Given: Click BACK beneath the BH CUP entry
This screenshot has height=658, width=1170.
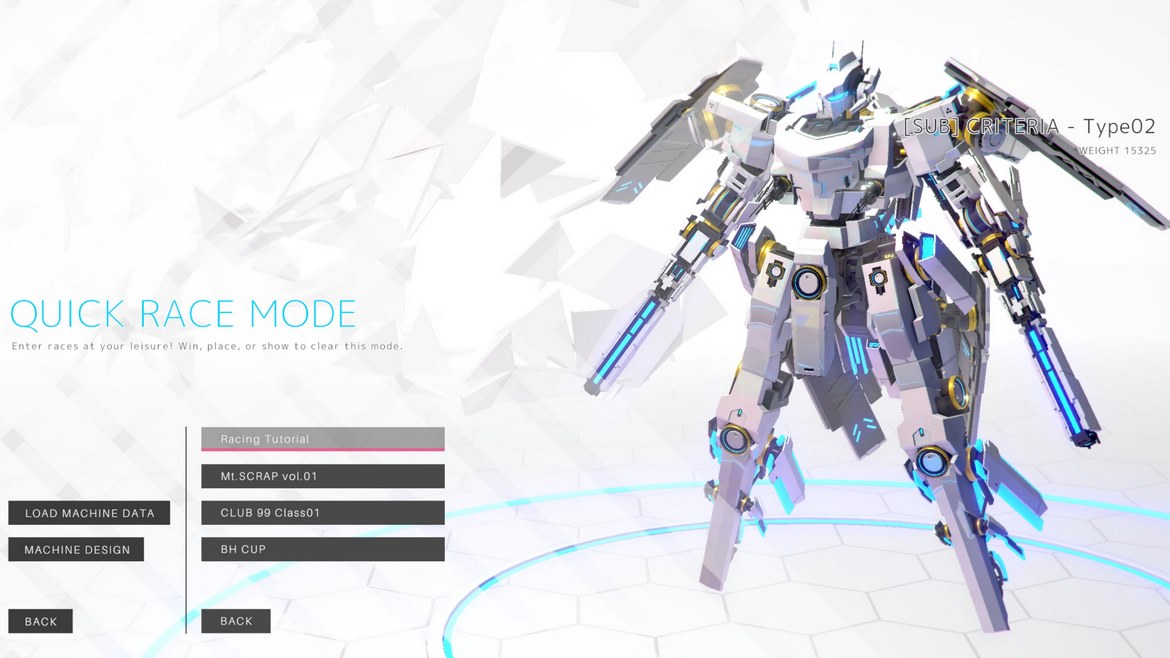Looking at the screenshot, I should pos(236,621).
